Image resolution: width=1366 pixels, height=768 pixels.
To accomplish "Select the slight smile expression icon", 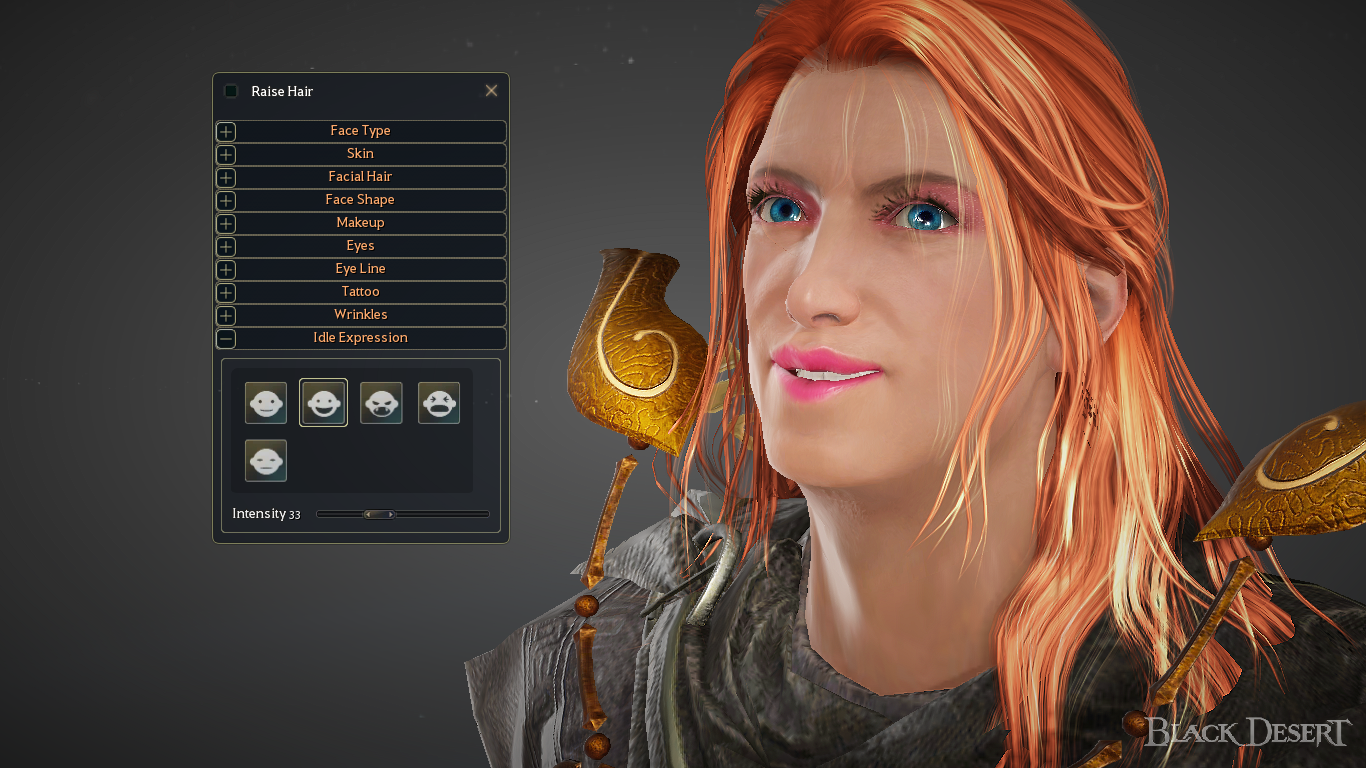I will (266, 402).
